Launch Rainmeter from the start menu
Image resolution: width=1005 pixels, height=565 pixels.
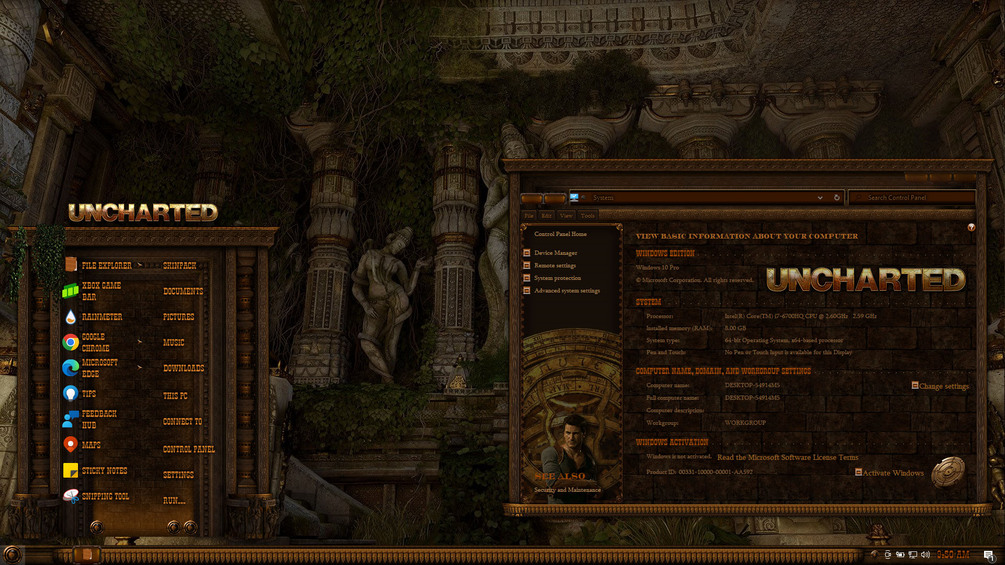coord(101,317)
